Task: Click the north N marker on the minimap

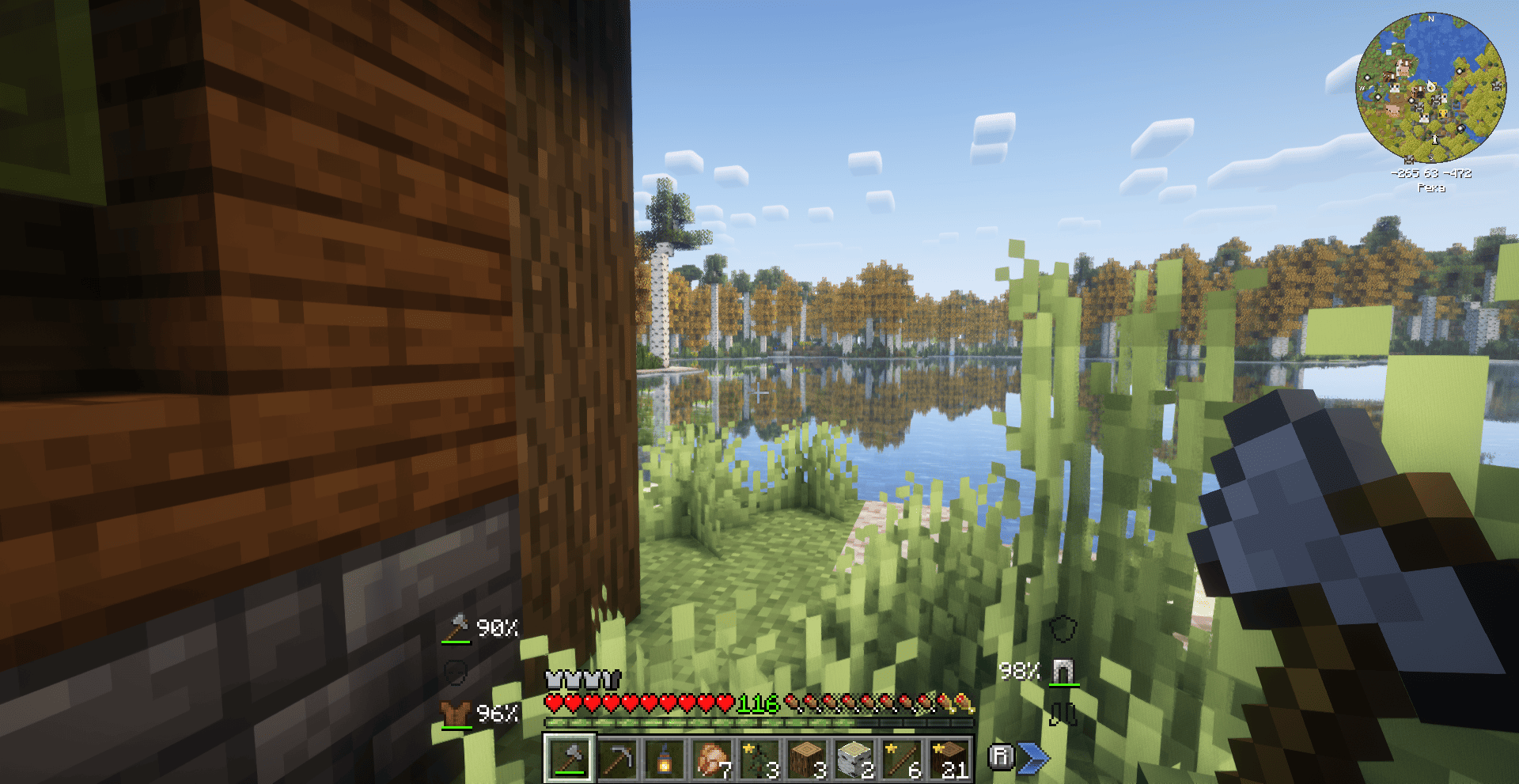Action: pyautogui.click(x=1430, y=19)
